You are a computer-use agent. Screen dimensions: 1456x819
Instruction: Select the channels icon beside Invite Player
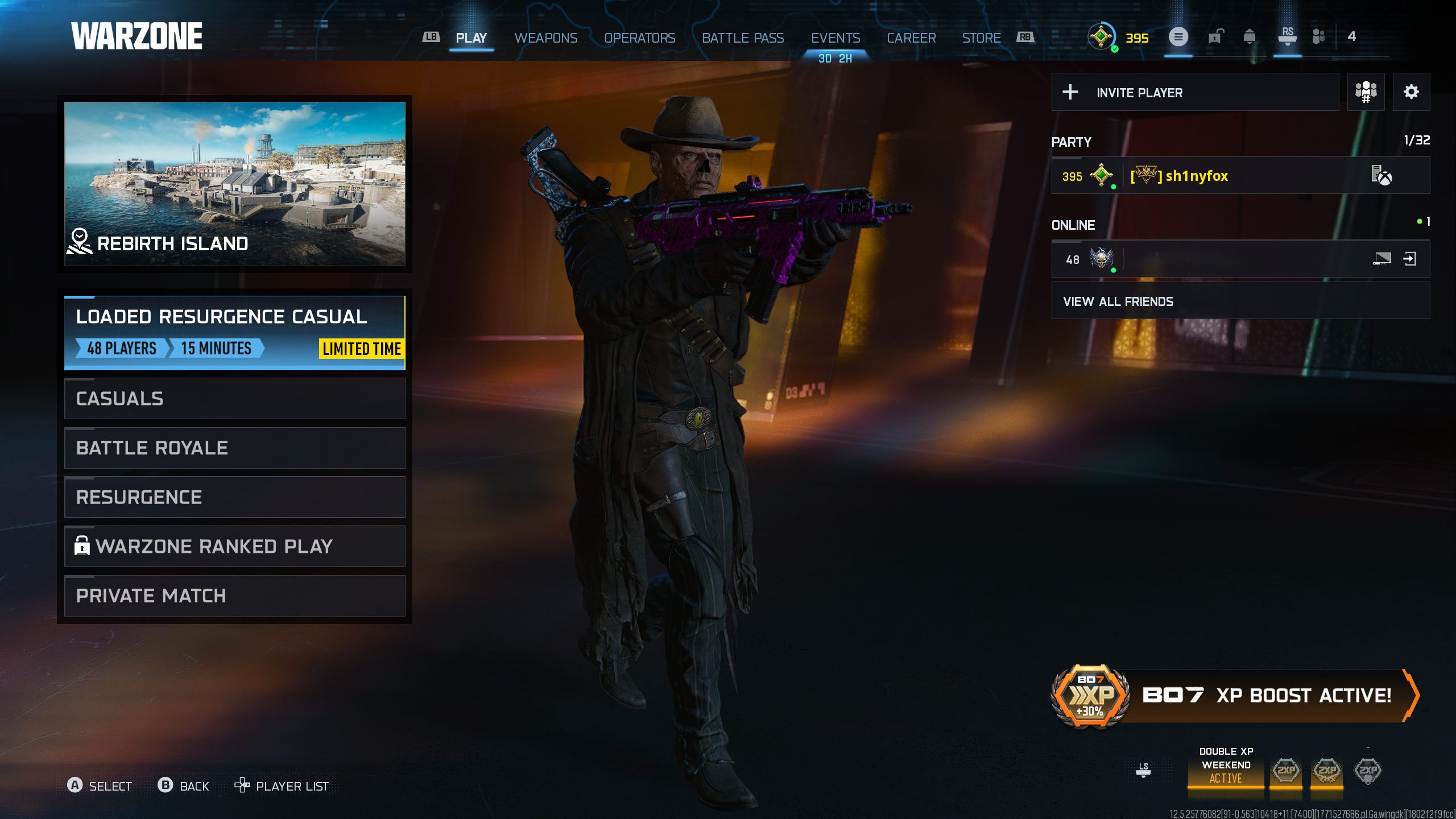pyautogui.click(x=1366, y=92)
